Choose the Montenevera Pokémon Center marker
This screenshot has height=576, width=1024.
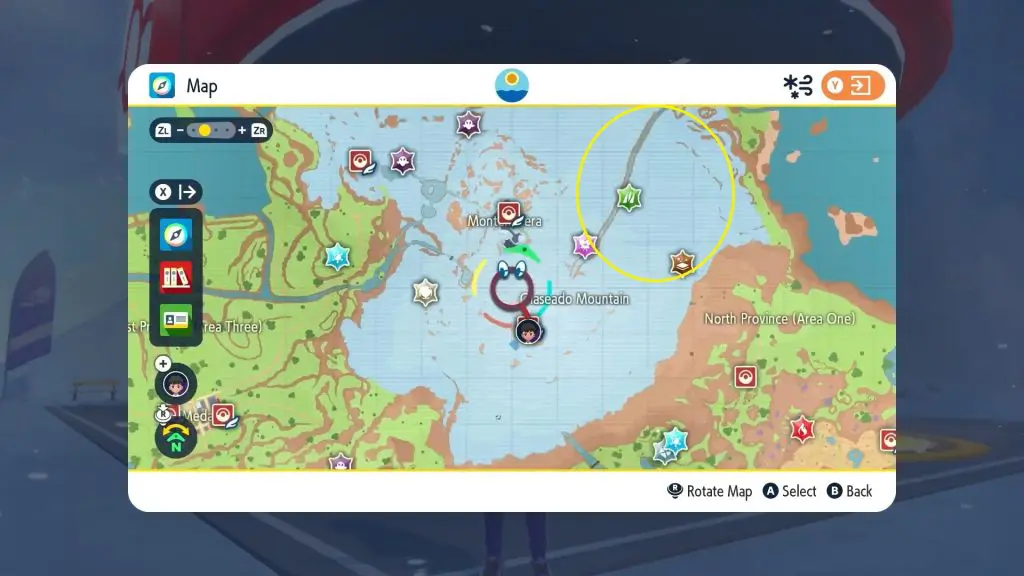(509, 212)
